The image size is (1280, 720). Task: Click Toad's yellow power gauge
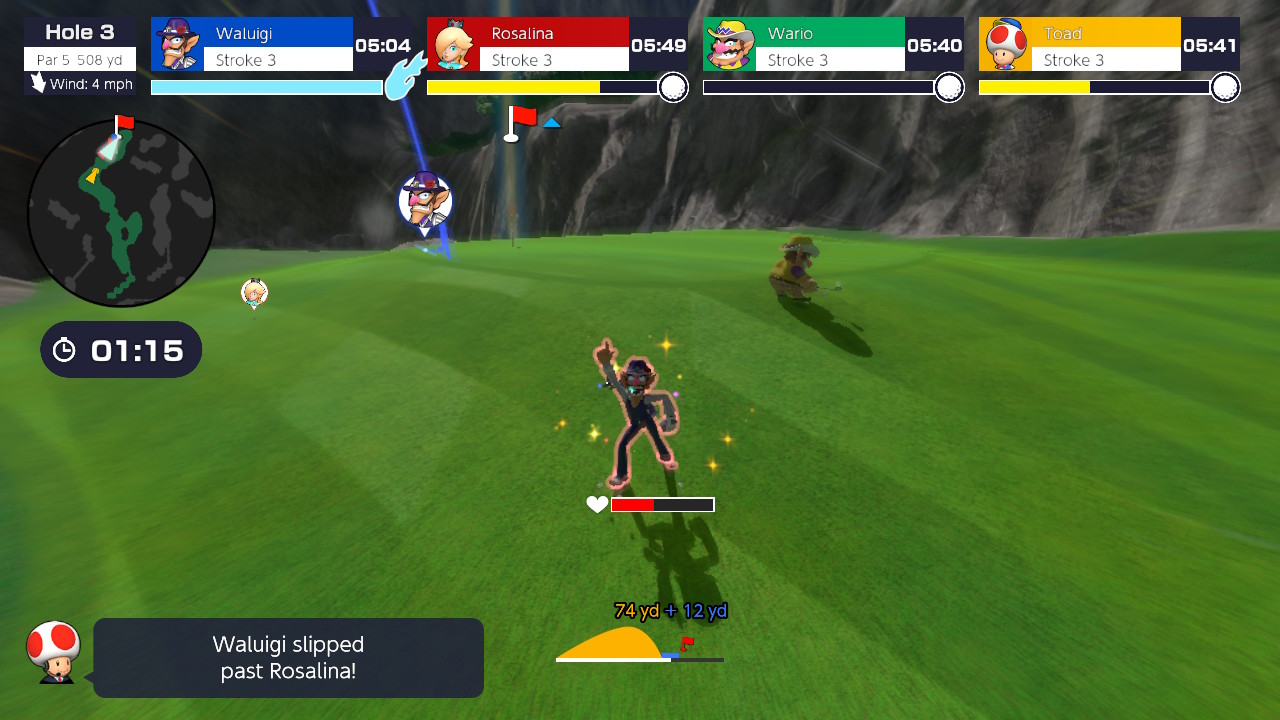click(1035, 87)
